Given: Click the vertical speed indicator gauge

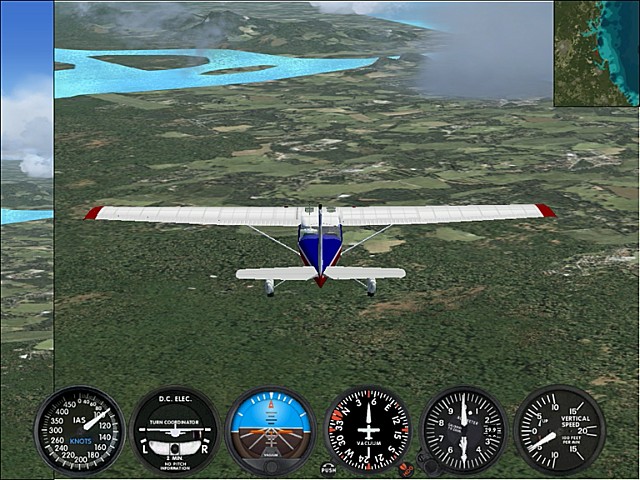Looking at the screenshot, I should click(559, 430).
